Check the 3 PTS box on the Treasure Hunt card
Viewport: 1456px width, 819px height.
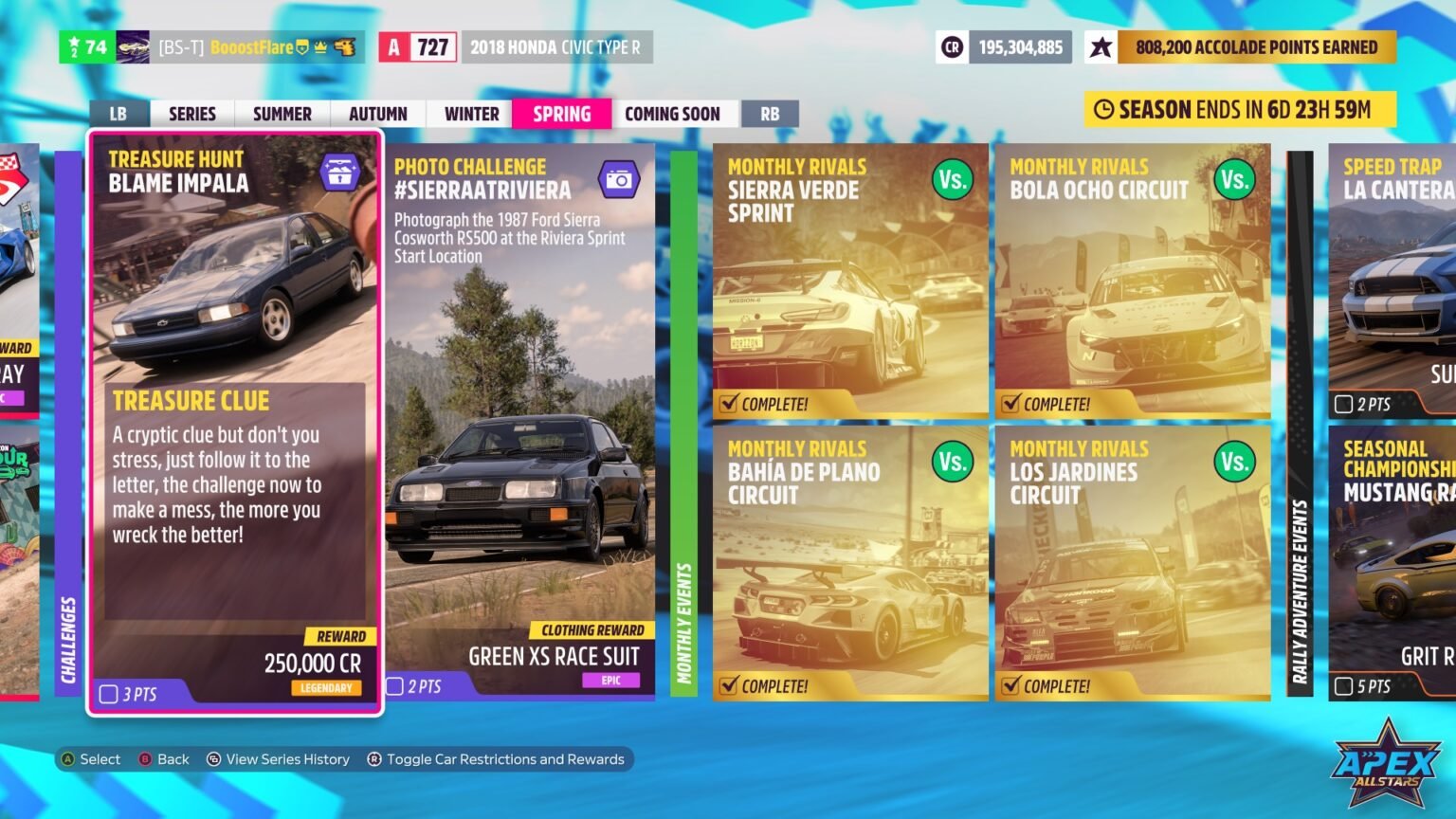click(x=108, y=694)
